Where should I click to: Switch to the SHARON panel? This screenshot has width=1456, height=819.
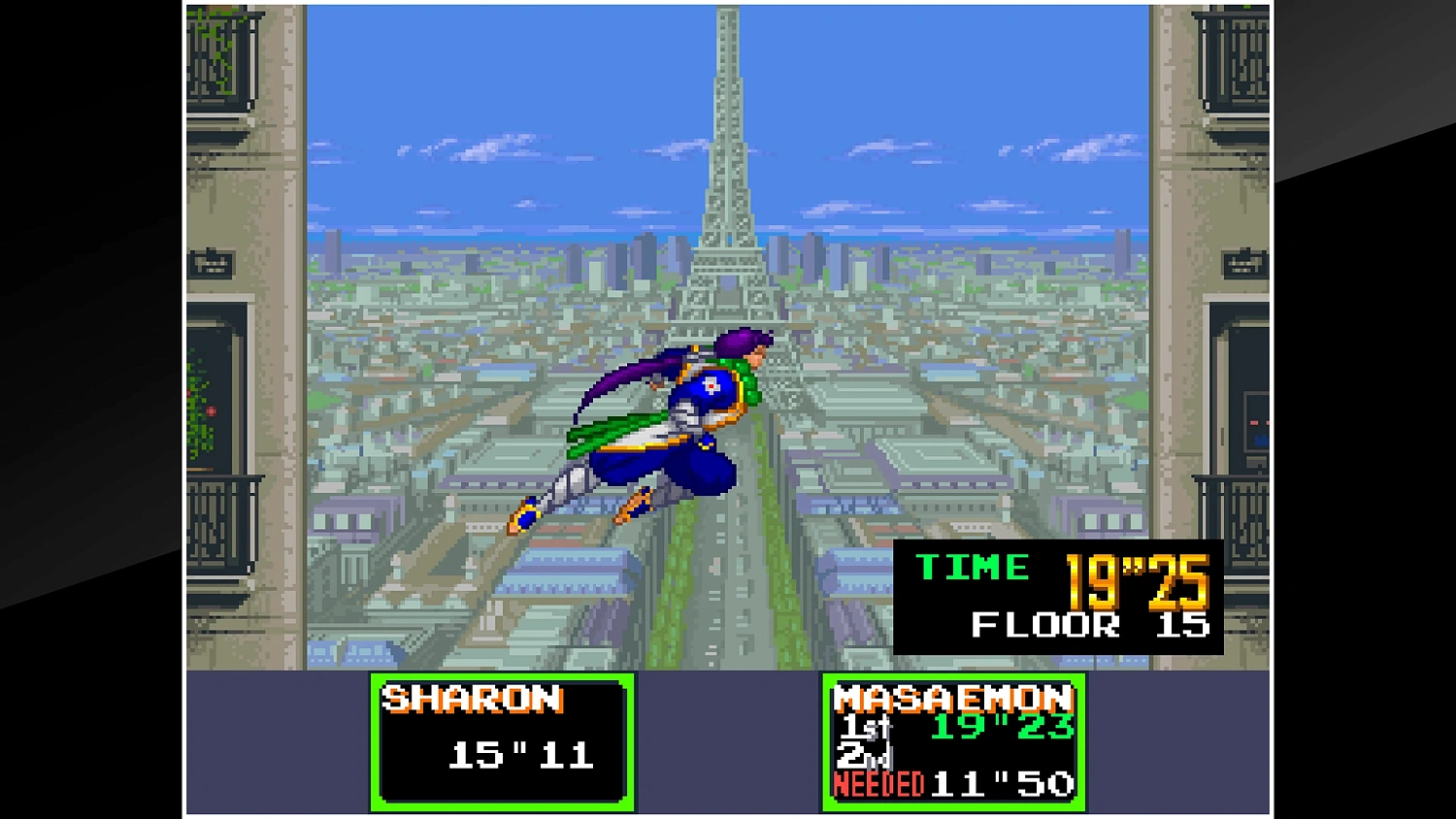pos(471,700)
